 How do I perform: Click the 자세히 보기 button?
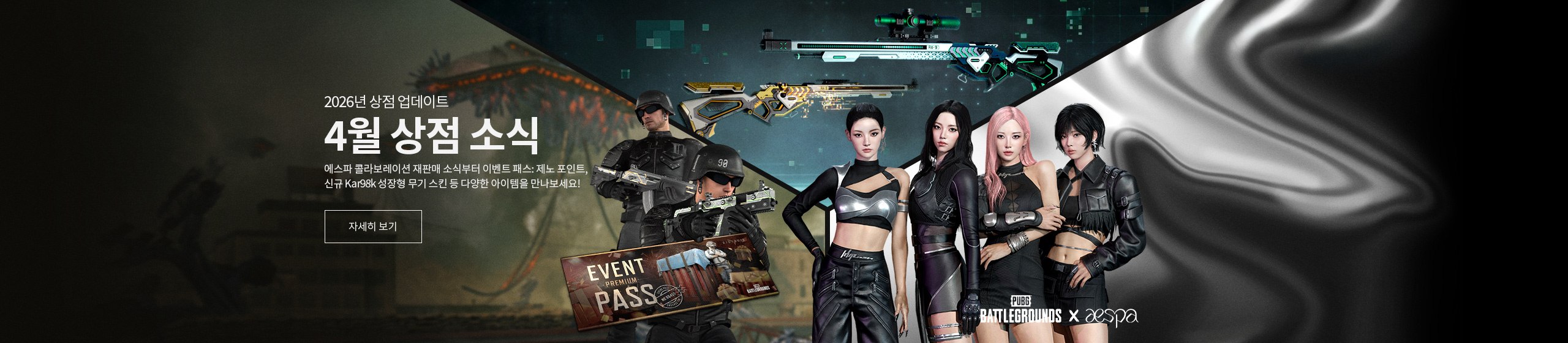tap(373, 227)
